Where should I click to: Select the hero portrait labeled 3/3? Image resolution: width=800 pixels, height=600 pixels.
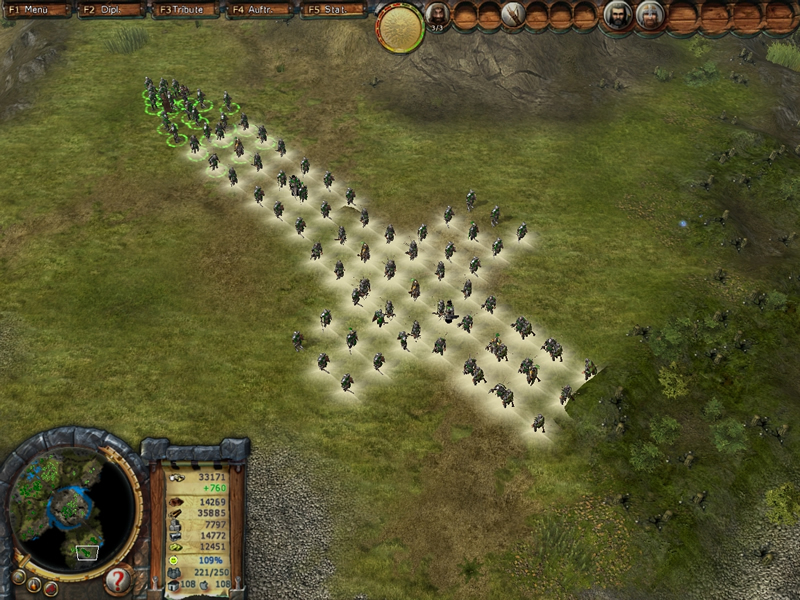pos(438,14)
